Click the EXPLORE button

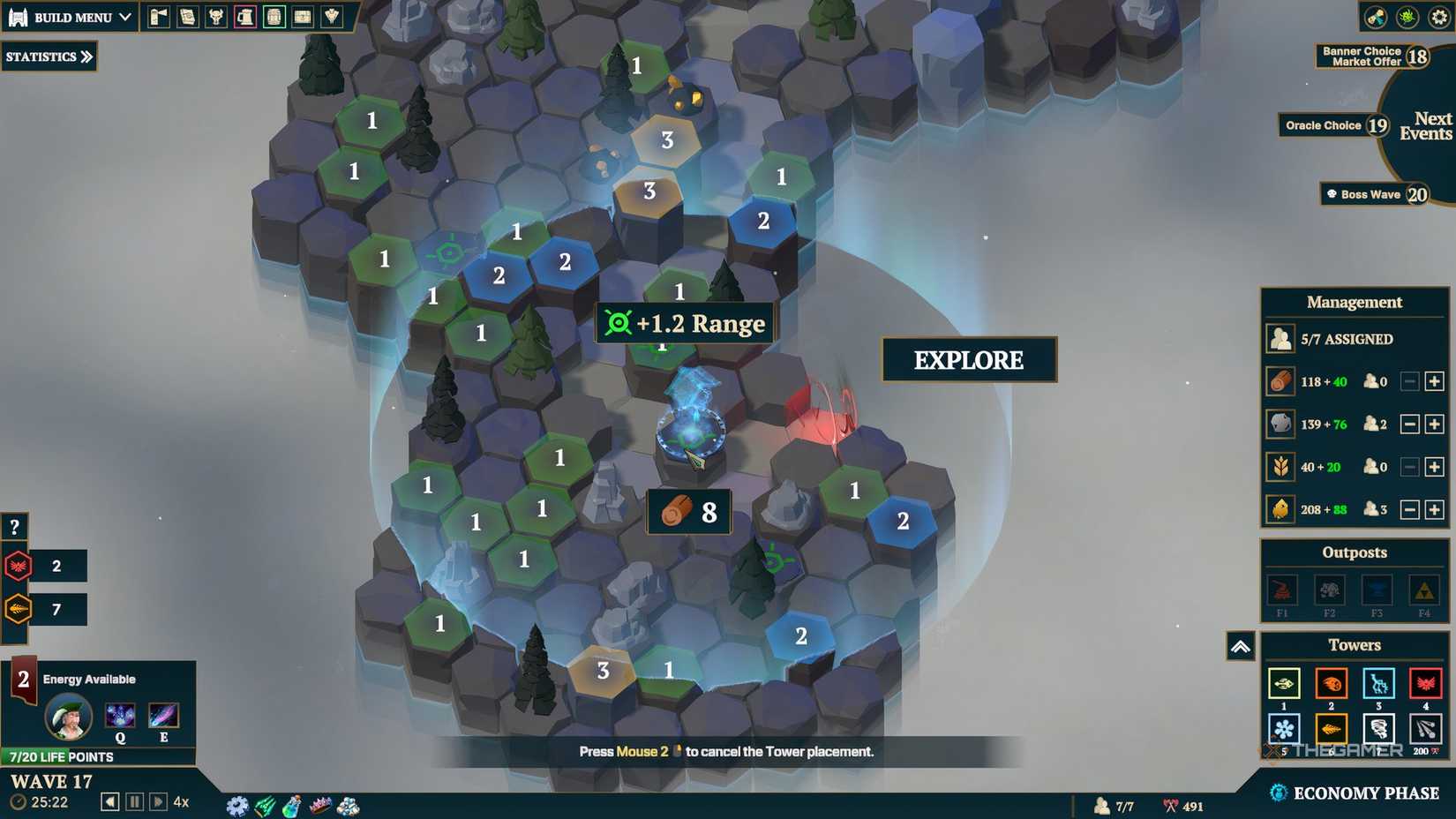click(x=968, y=360)
